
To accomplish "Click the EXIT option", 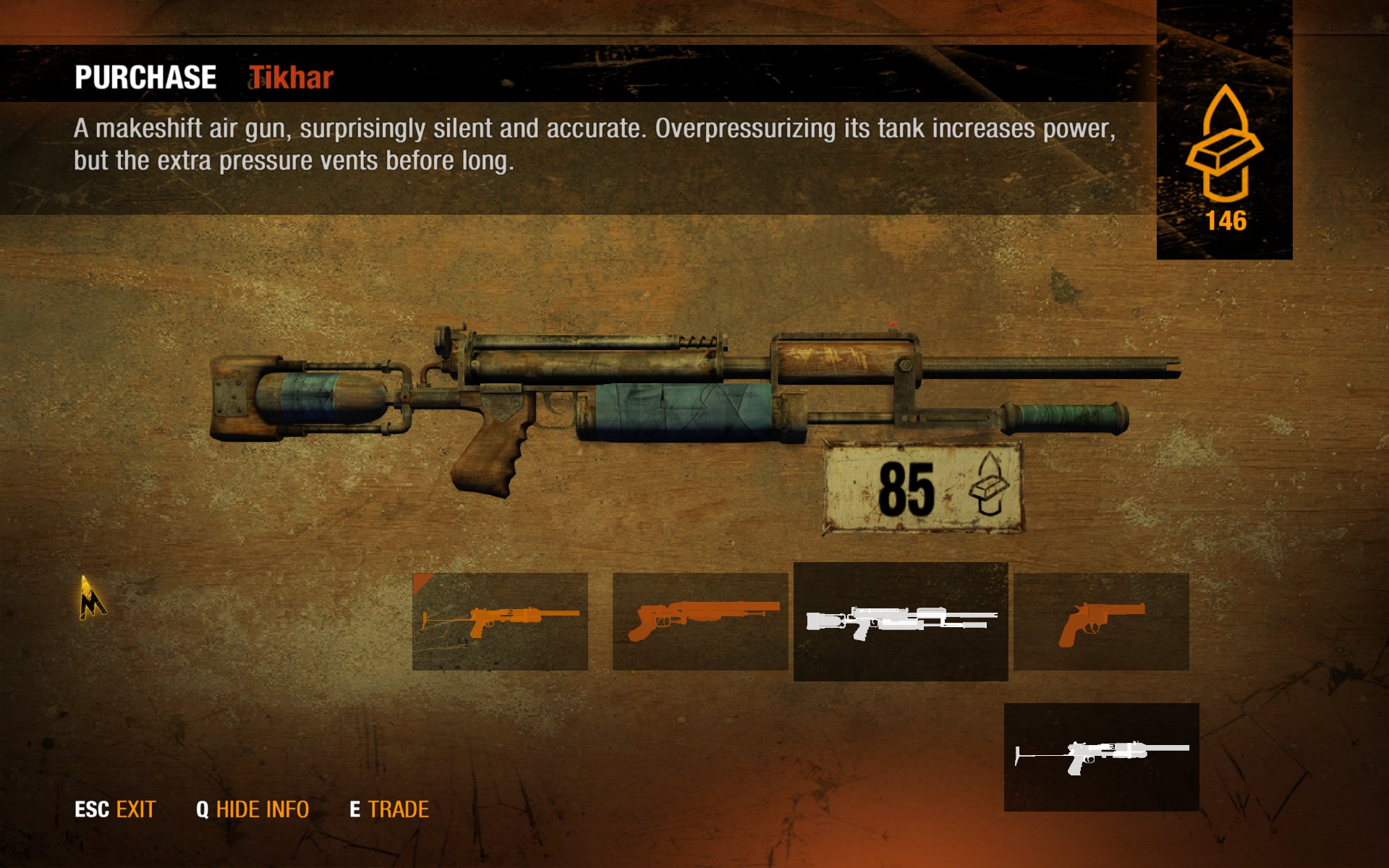I will point(116,809).
